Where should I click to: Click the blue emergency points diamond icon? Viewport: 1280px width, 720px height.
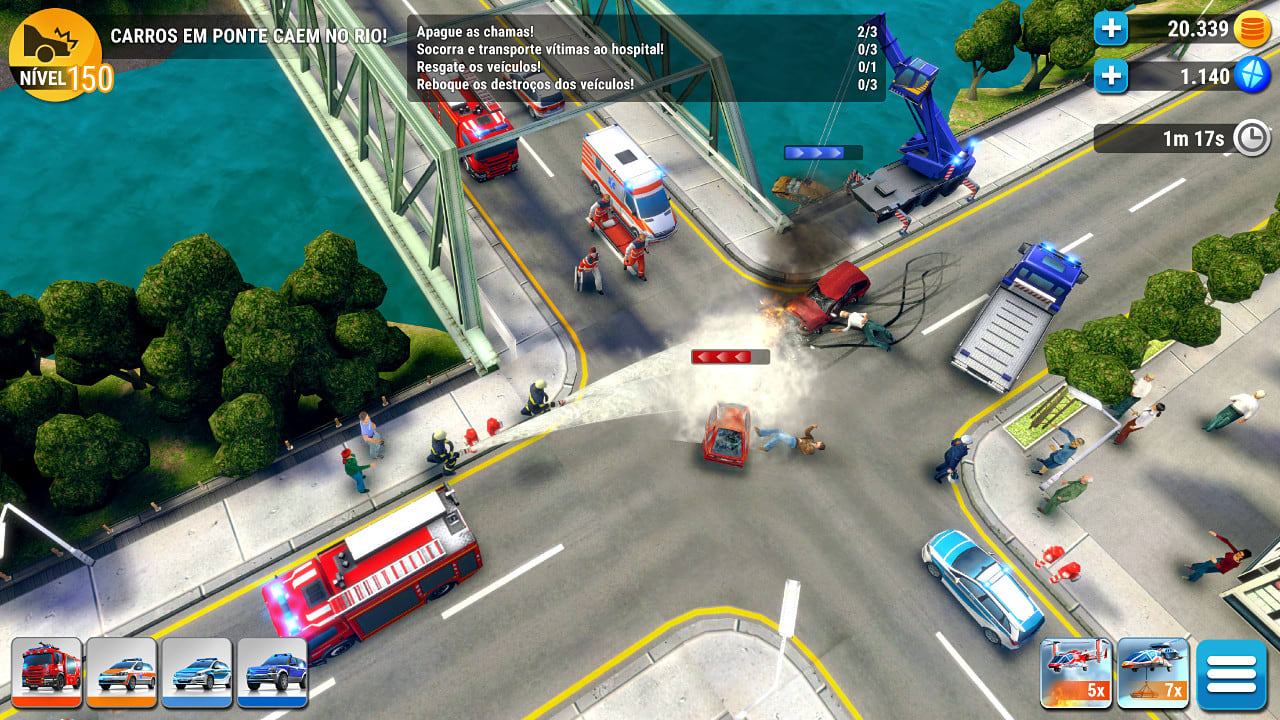(x=1251, y=75)
